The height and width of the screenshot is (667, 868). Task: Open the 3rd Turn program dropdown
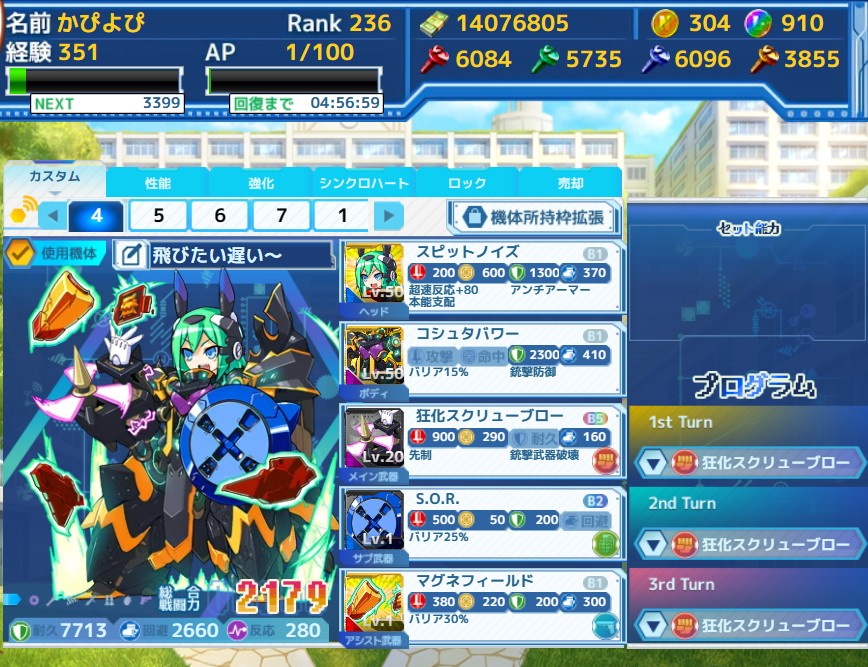click(x=652, y=626)
